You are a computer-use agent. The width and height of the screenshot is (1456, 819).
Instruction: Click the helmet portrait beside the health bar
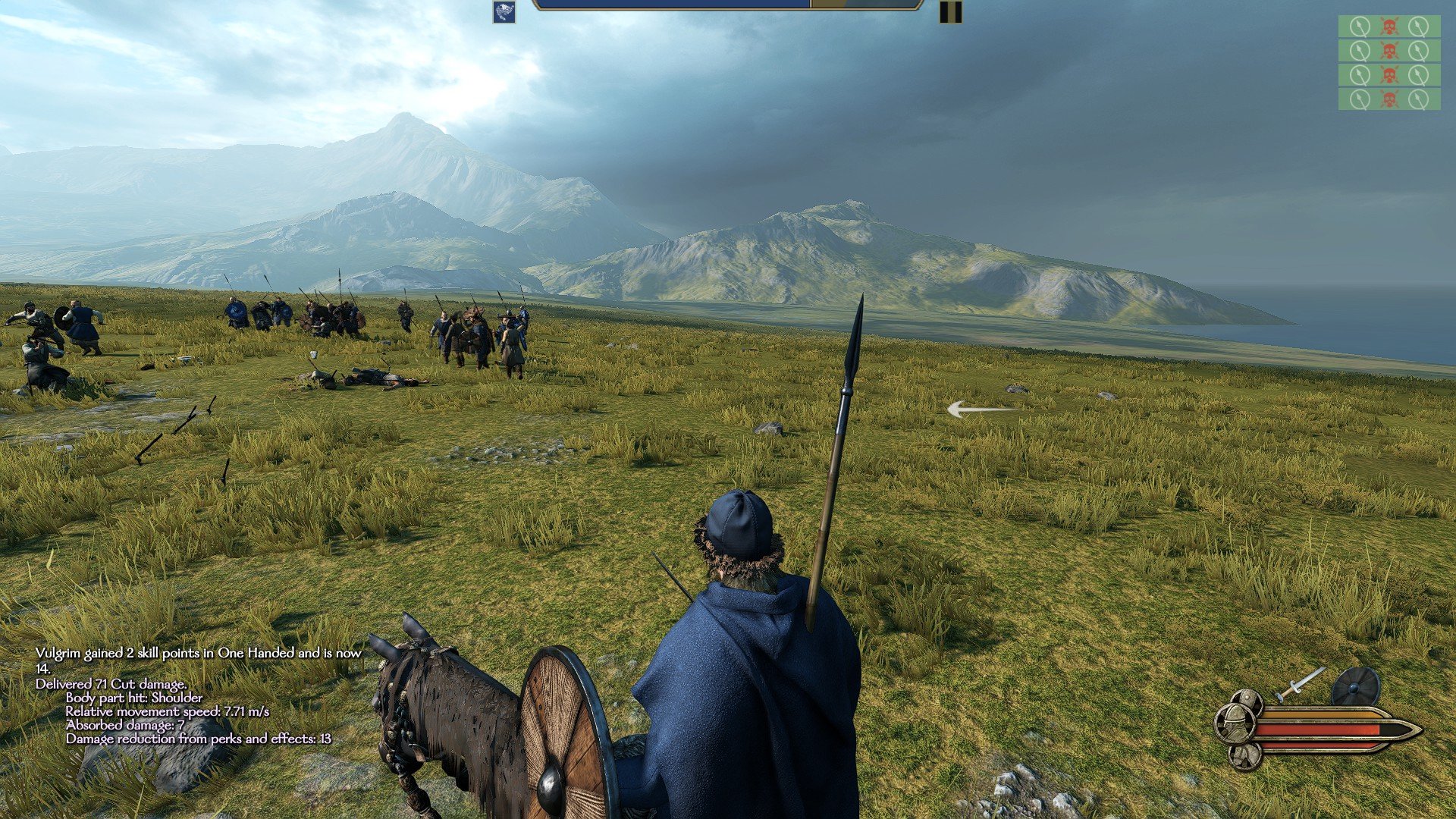1235,723
